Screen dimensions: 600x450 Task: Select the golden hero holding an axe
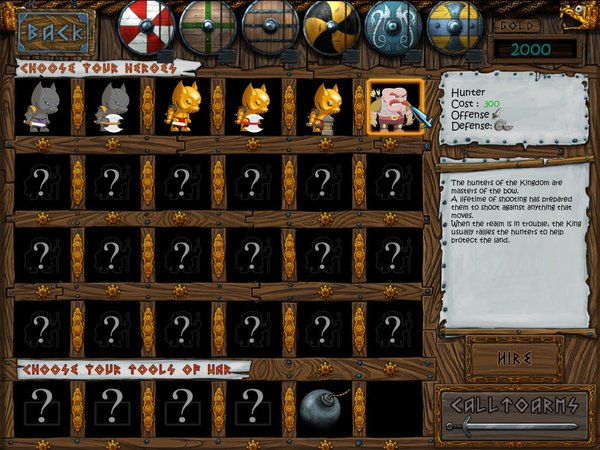click(x=253, y=107)
